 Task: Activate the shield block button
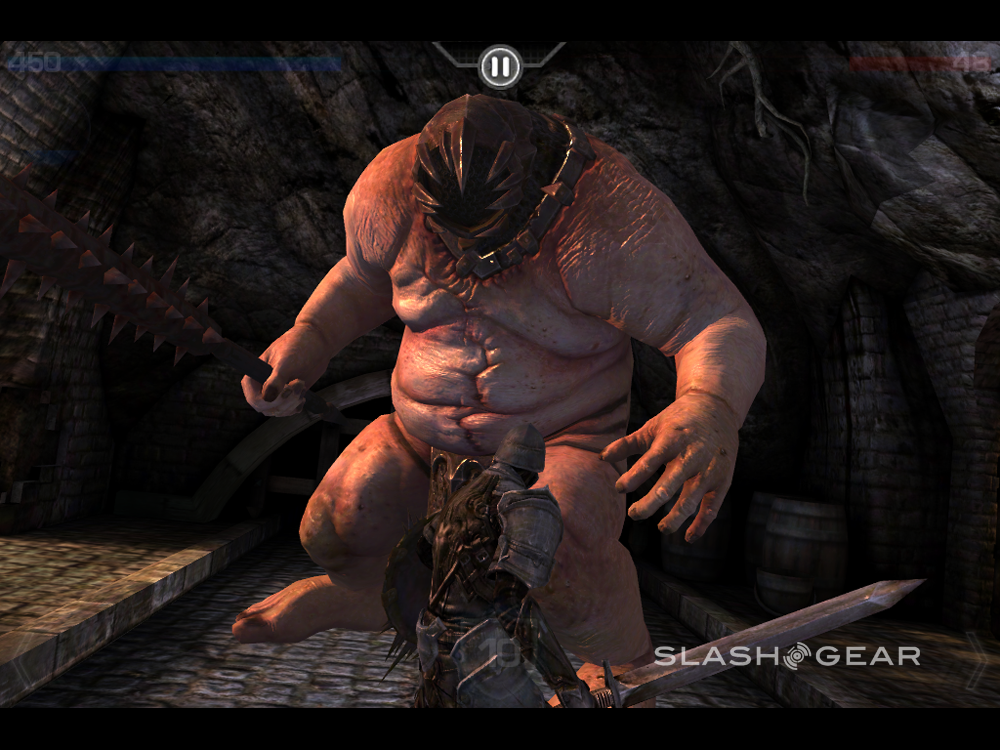[500, 658]
